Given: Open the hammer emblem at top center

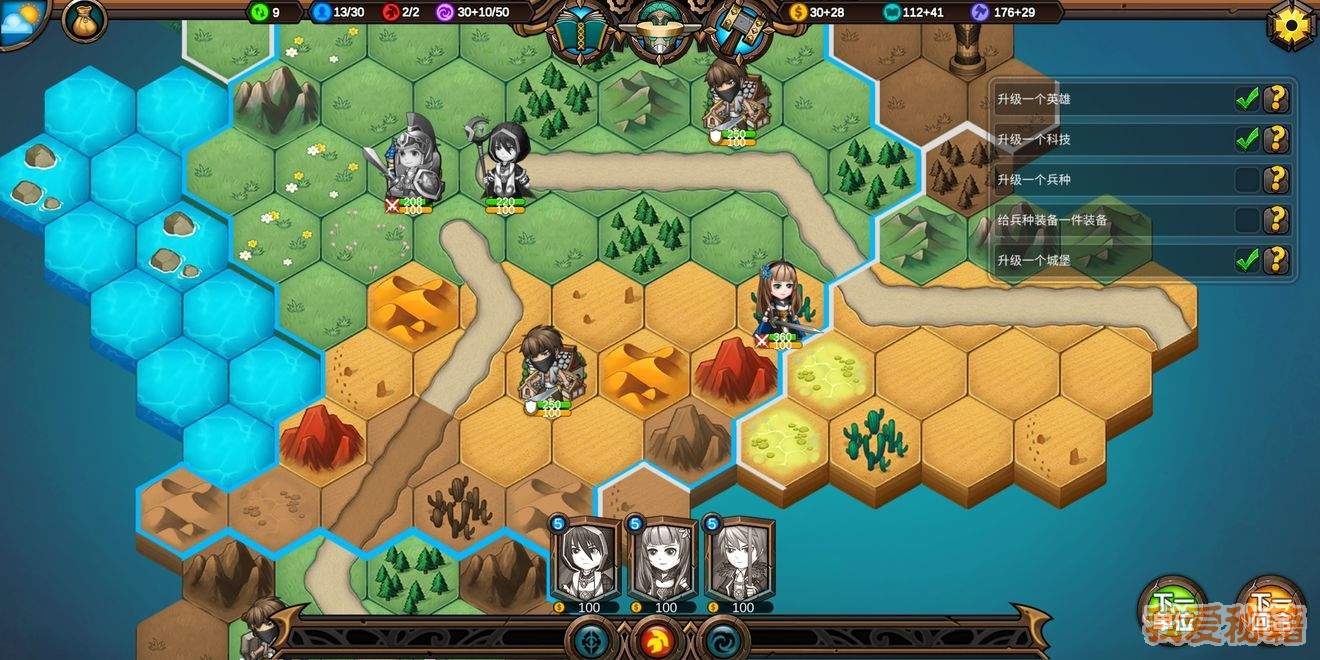Looking at the screenshot, I should pos(738,30).
